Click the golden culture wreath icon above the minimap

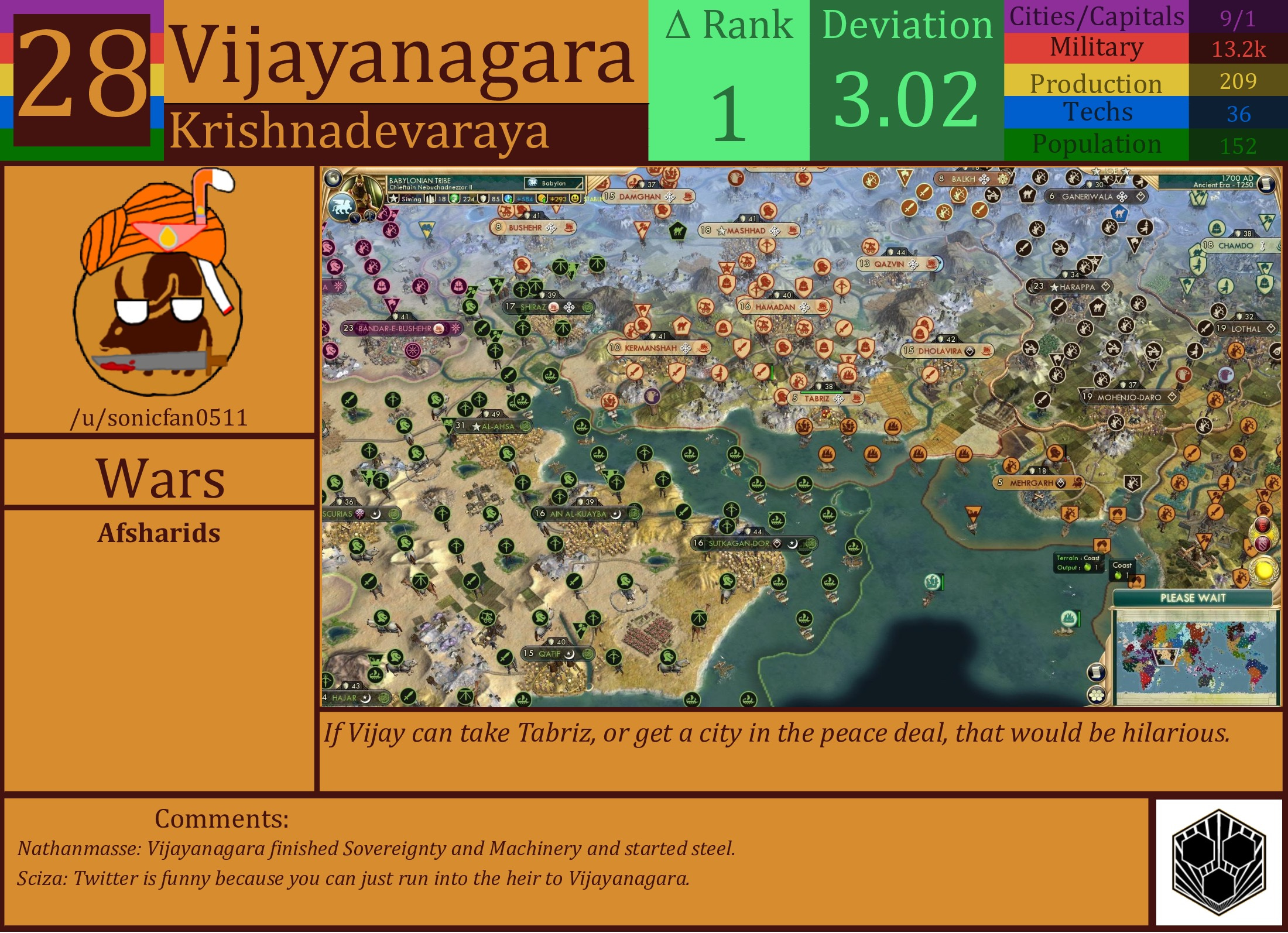coord(1263,571)
